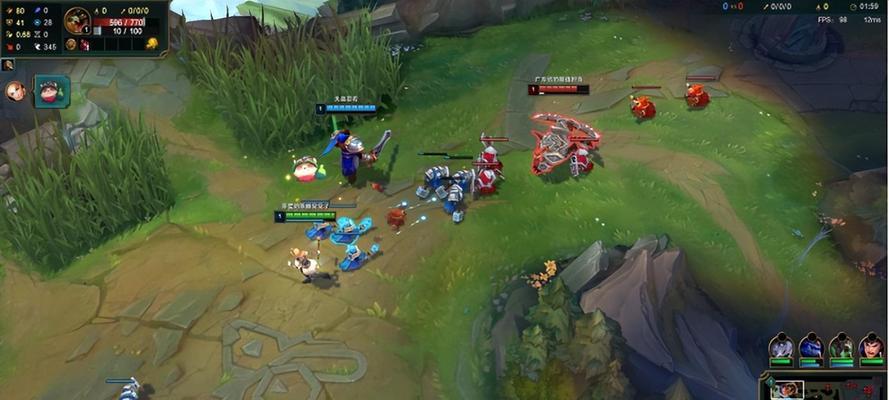Activate the yellow trinket ward slot
This screenshot has height=400, width=889.
[151, 43]
